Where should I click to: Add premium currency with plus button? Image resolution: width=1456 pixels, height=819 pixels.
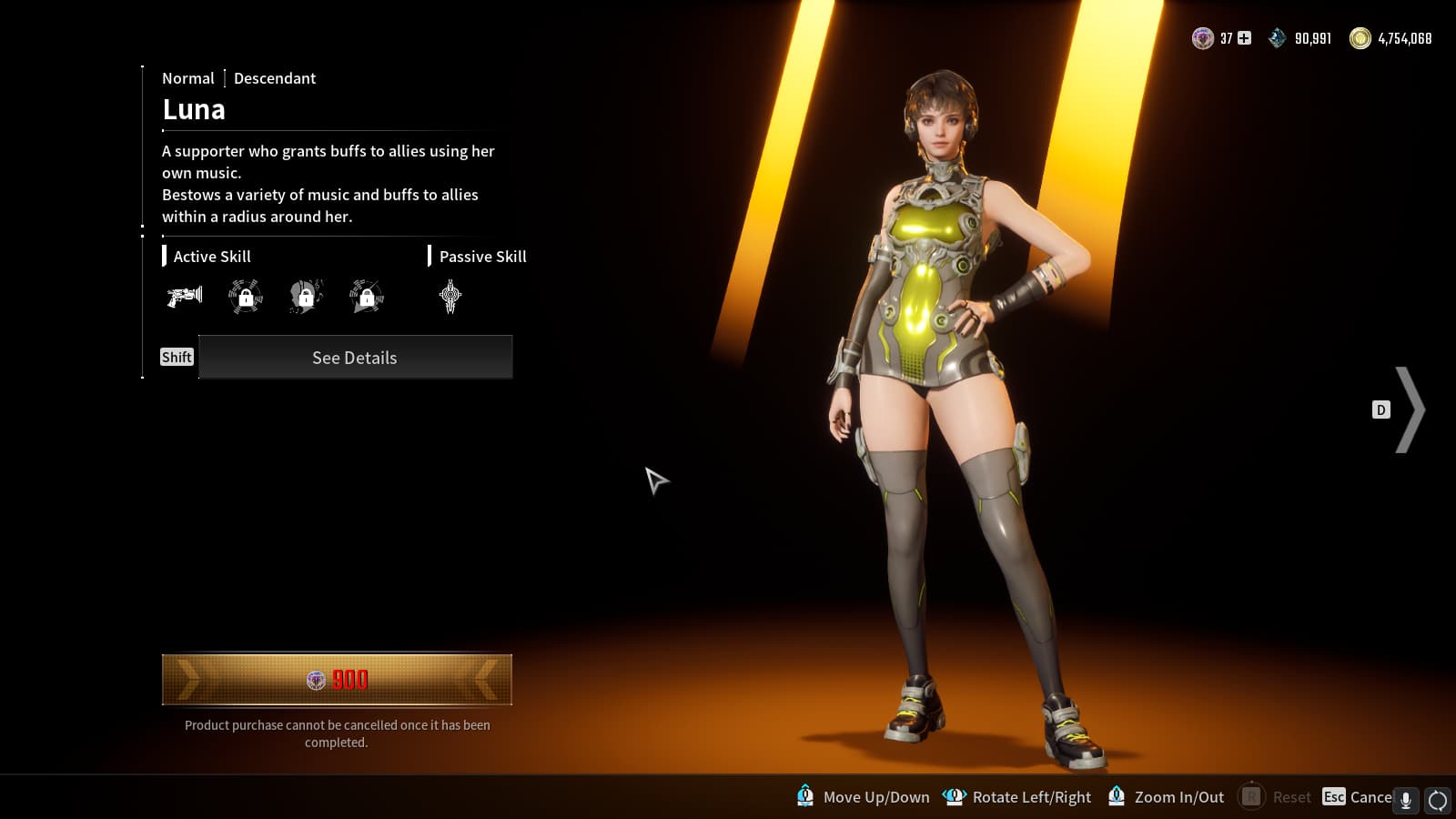pos(1244,38)
